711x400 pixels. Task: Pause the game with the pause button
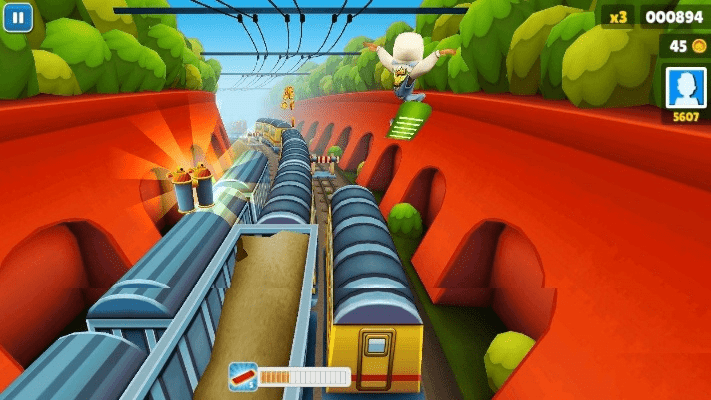[x=17, y=17]
